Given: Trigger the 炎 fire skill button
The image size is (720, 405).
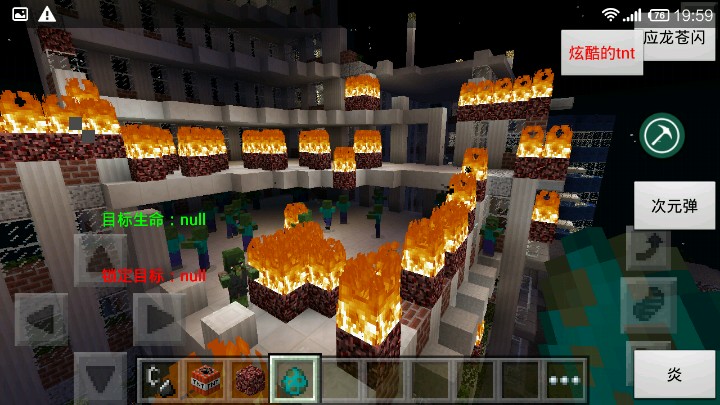Looking at the screenshot, I should (675, 374).
